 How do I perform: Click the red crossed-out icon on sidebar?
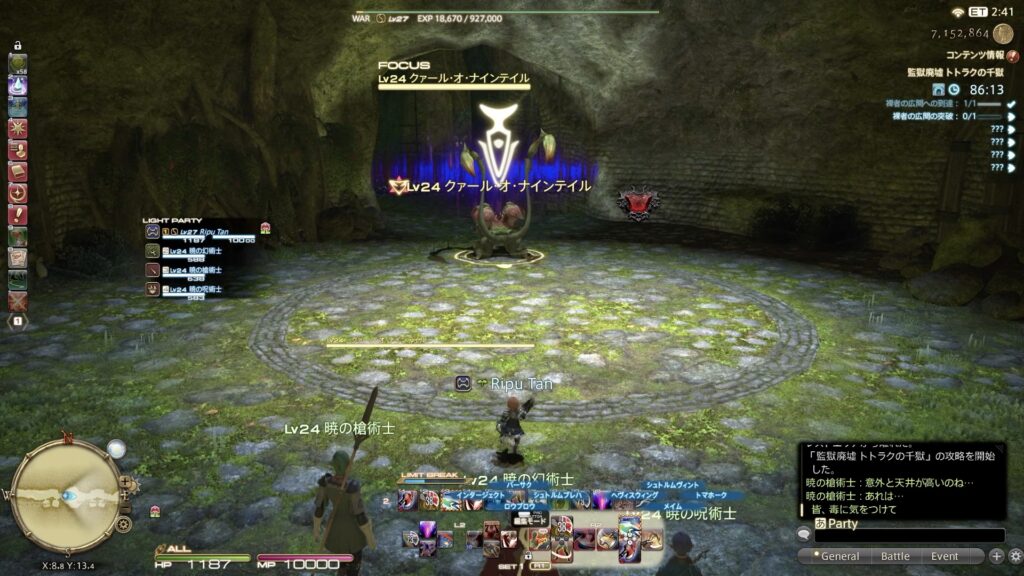(18, 300)
